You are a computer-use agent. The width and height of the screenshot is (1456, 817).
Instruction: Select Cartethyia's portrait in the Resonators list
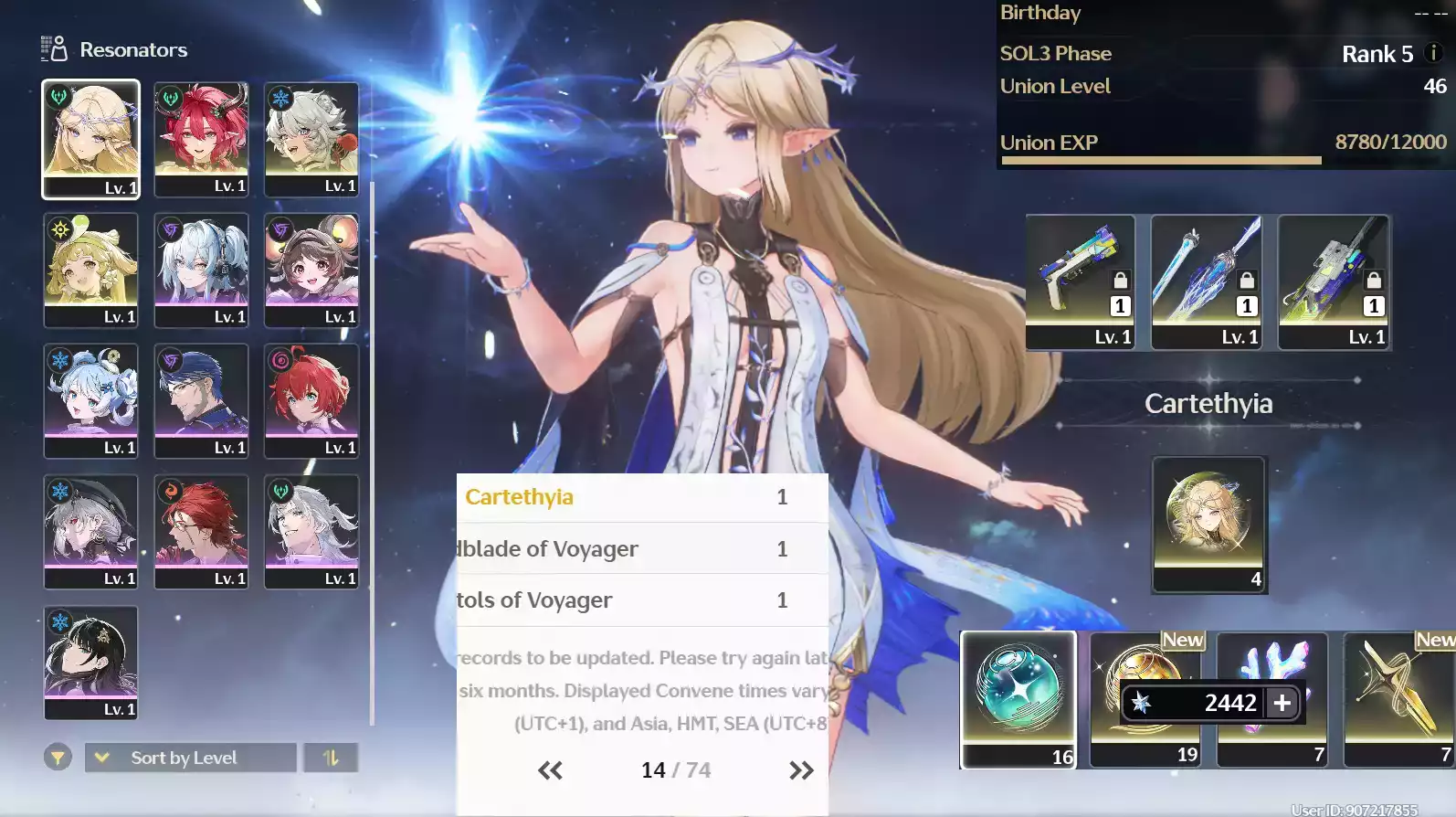click(90, 138)
